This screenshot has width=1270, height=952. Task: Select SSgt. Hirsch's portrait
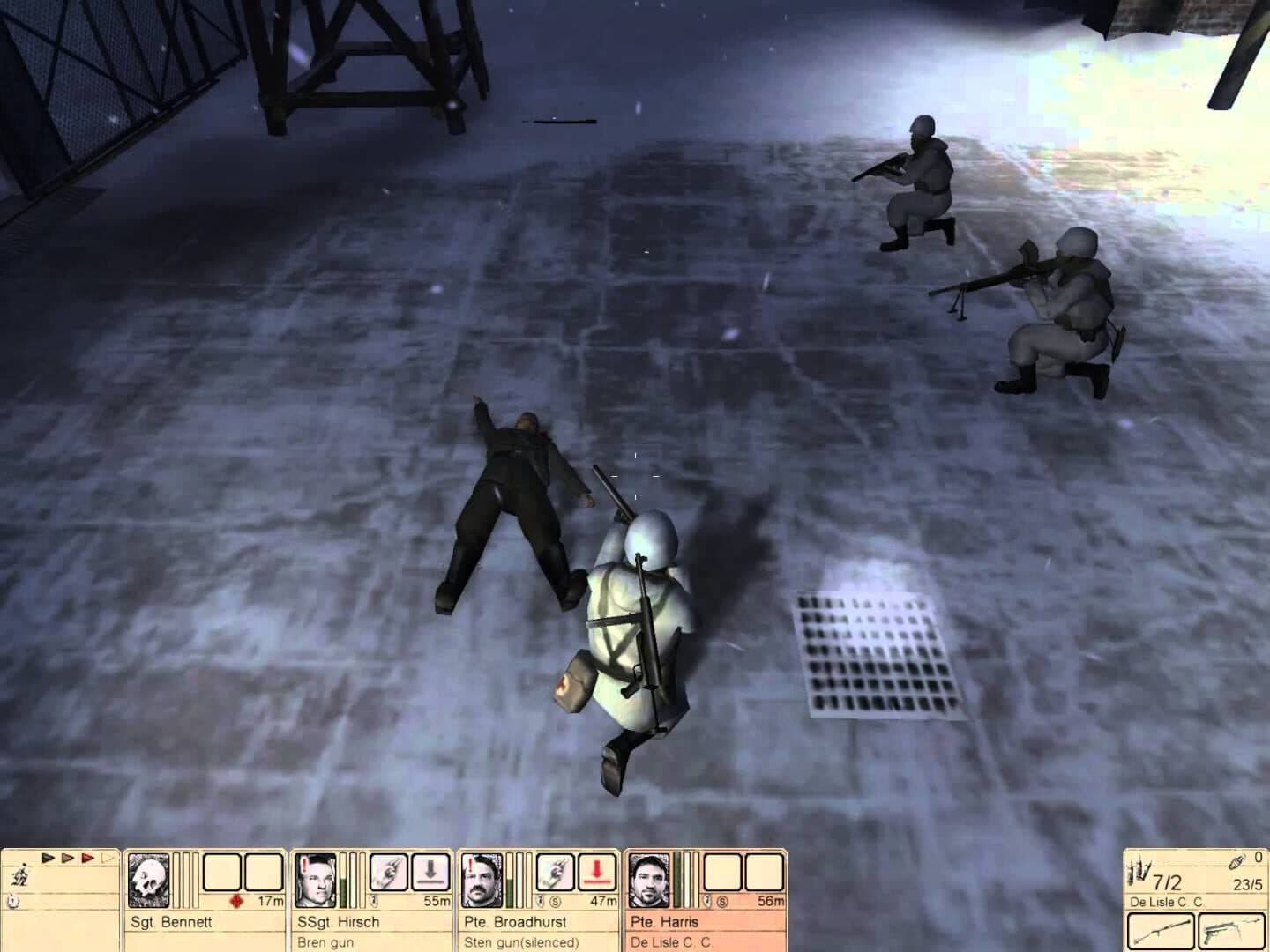(x=316, y=881)
